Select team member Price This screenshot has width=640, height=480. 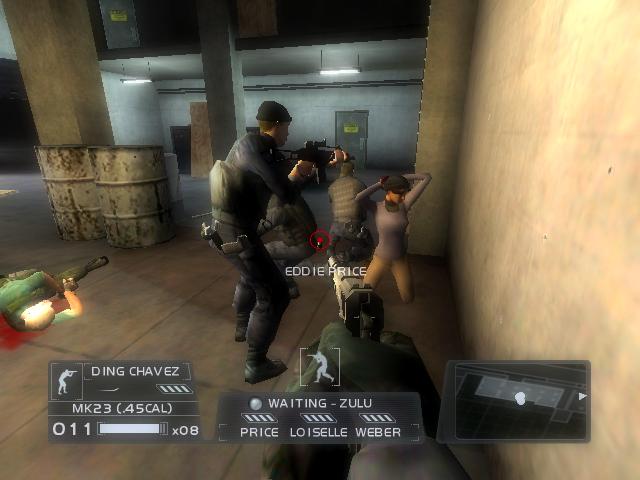click(259, 432)
